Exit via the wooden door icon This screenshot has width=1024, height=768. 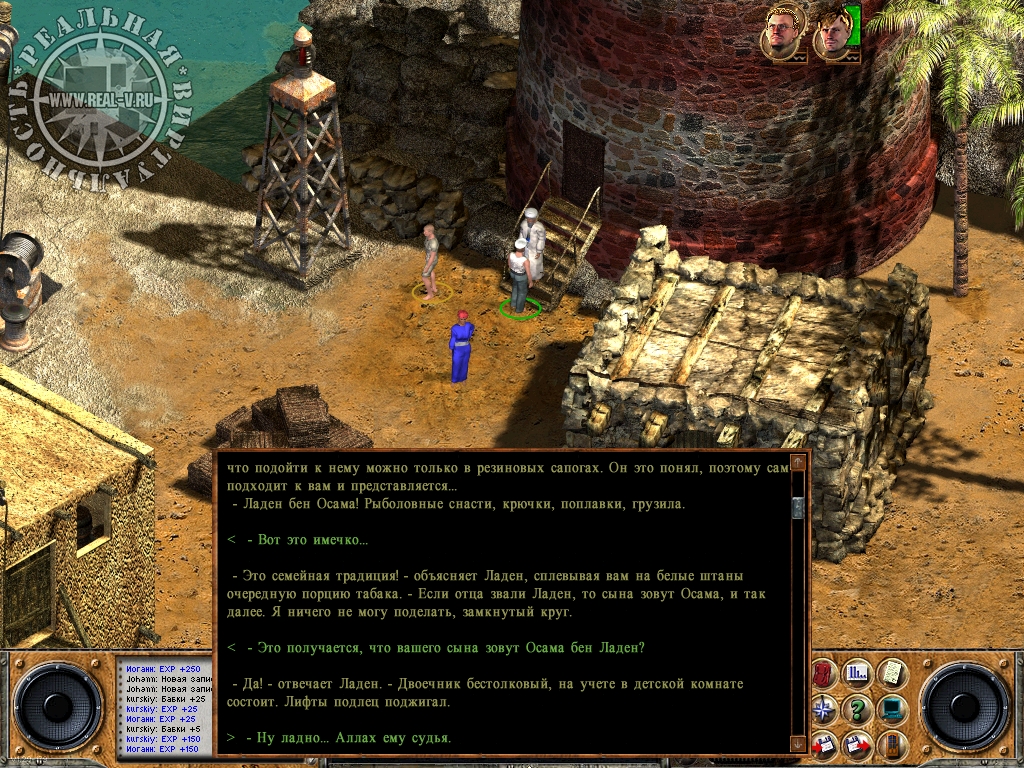pos(891,744)
